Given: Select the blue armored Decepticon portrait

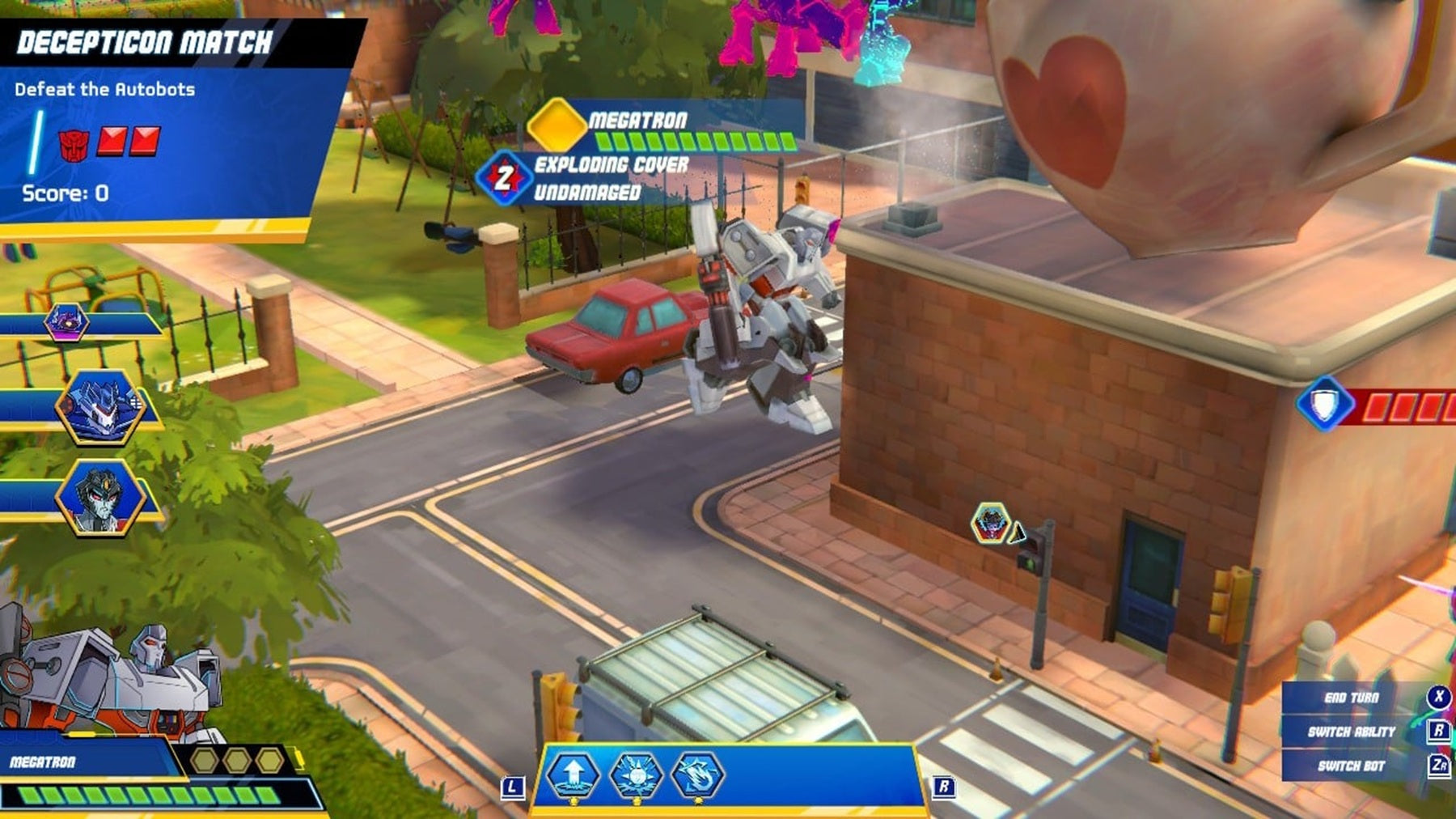Looking at the screenshot, I should click(x=99, y=405).
